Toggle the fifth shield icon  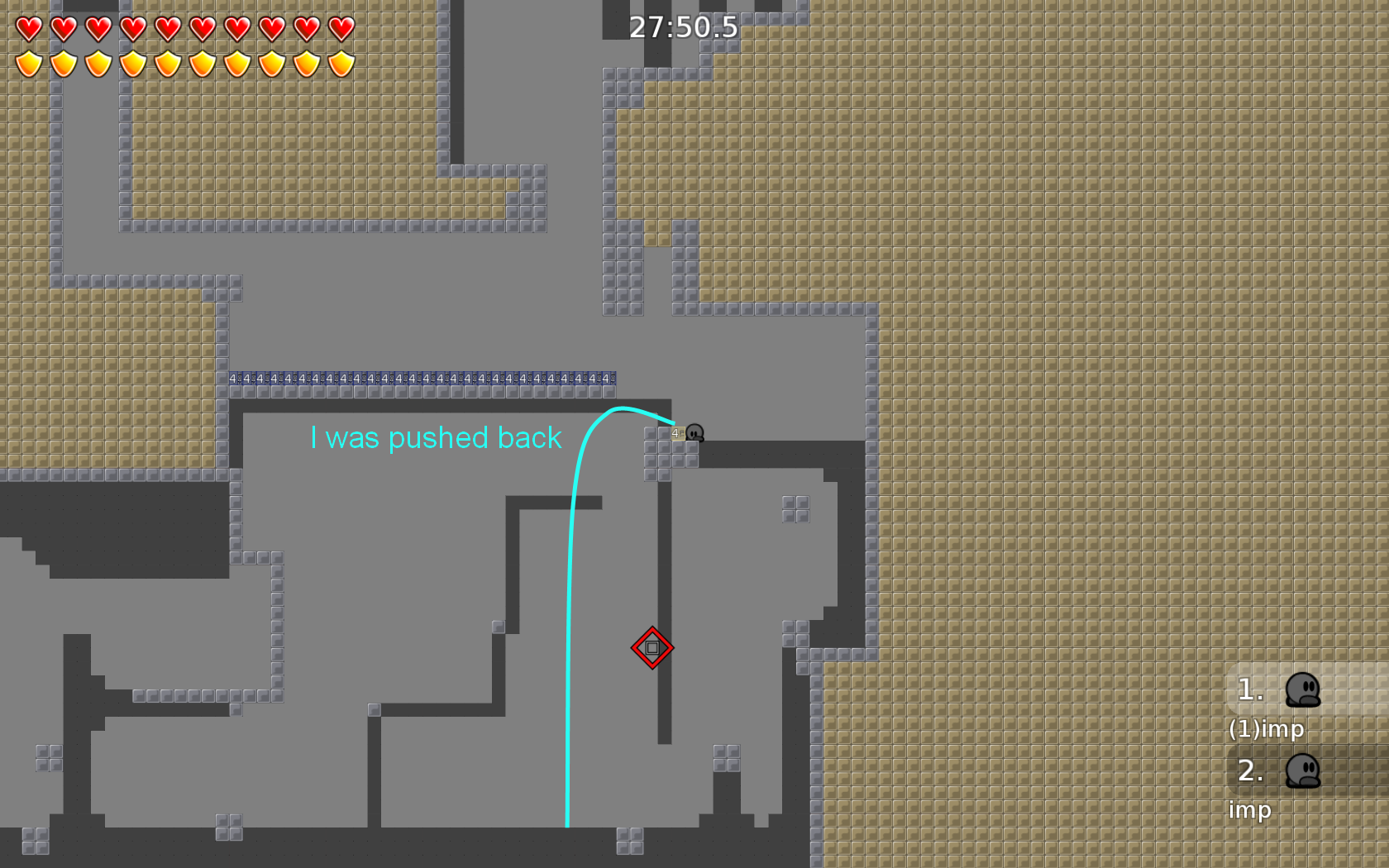coord(166,63)
